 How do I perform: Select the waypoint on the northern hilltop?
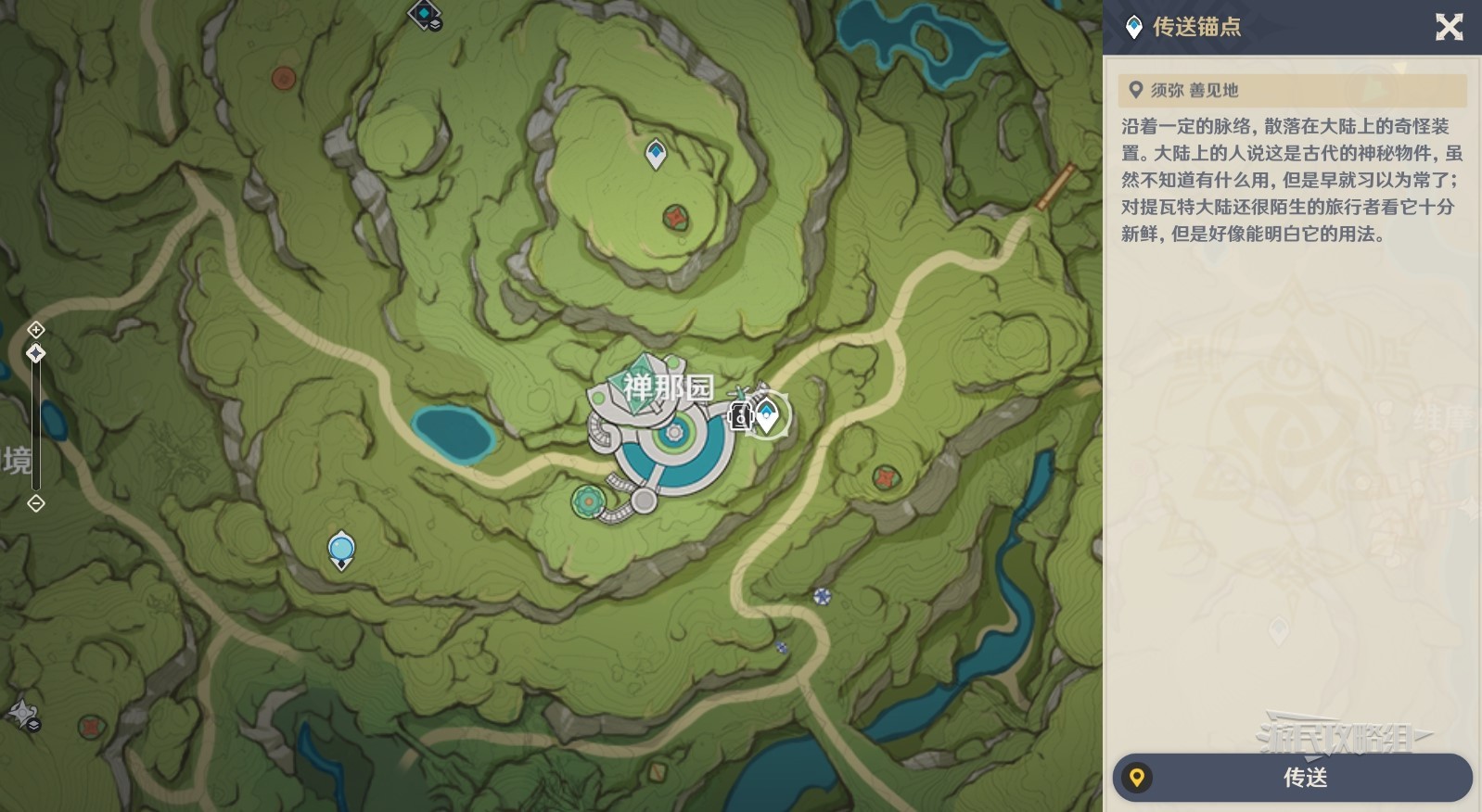coord(656,154)
